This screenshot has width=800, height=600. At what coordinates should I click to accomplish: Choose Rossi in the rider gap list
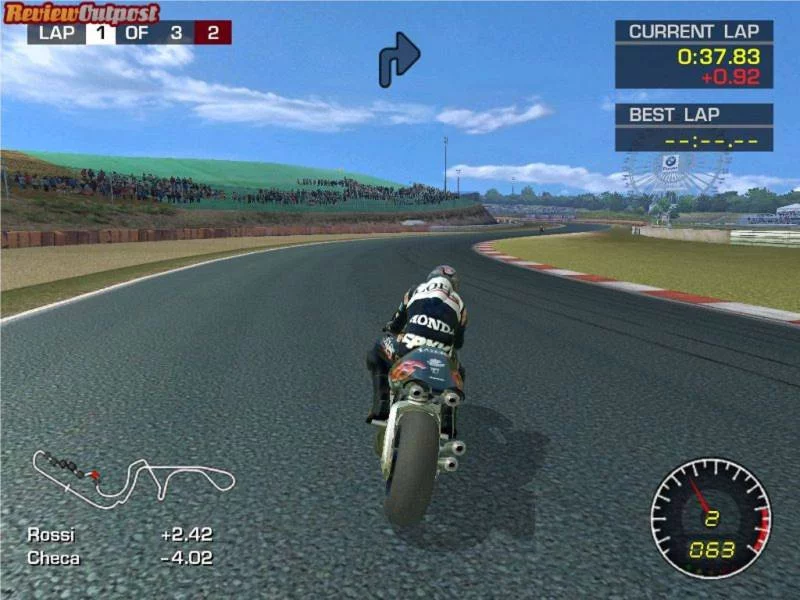point(51,535)
